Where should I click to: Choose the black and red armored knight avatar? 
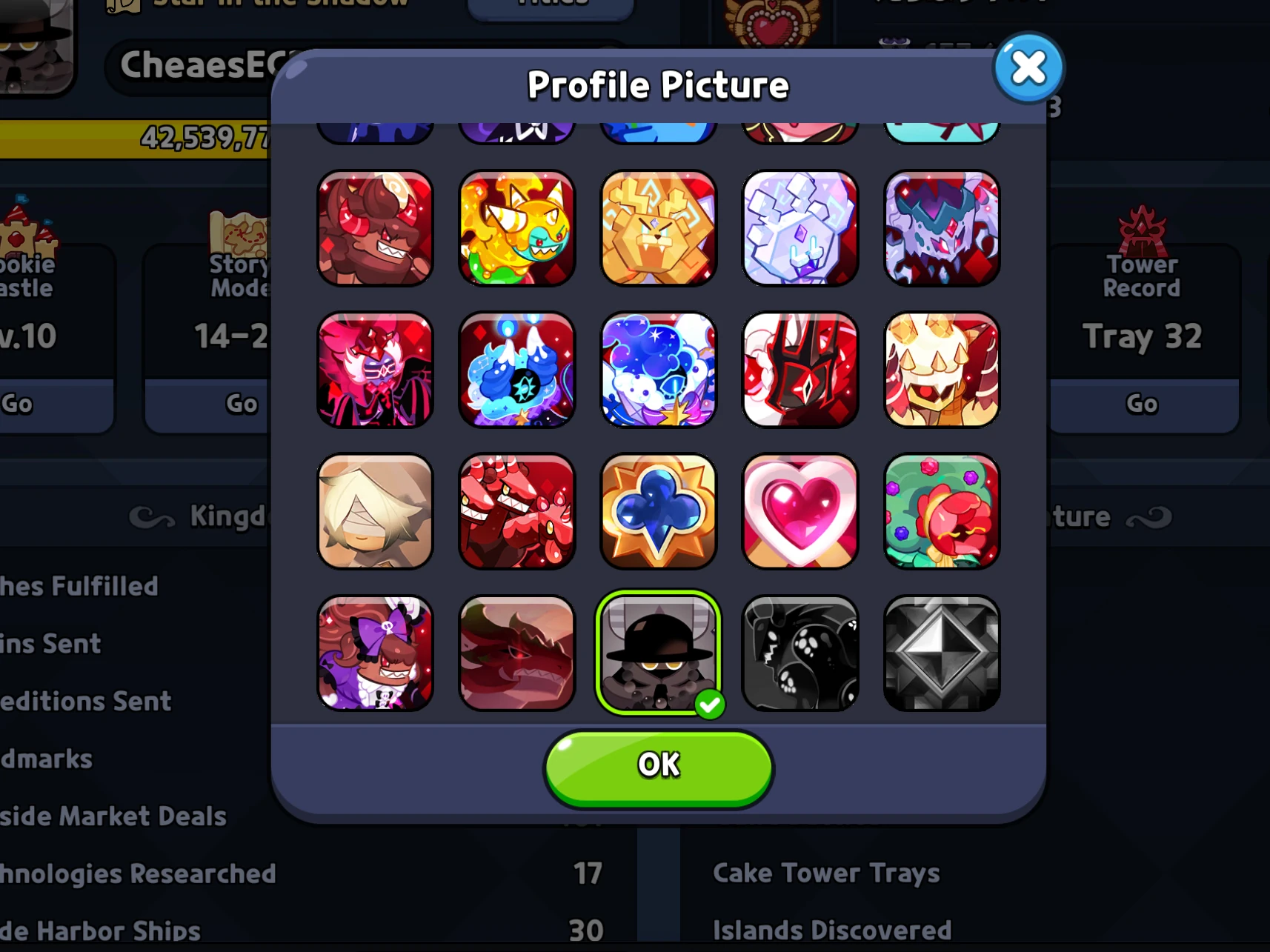(800, 370)
